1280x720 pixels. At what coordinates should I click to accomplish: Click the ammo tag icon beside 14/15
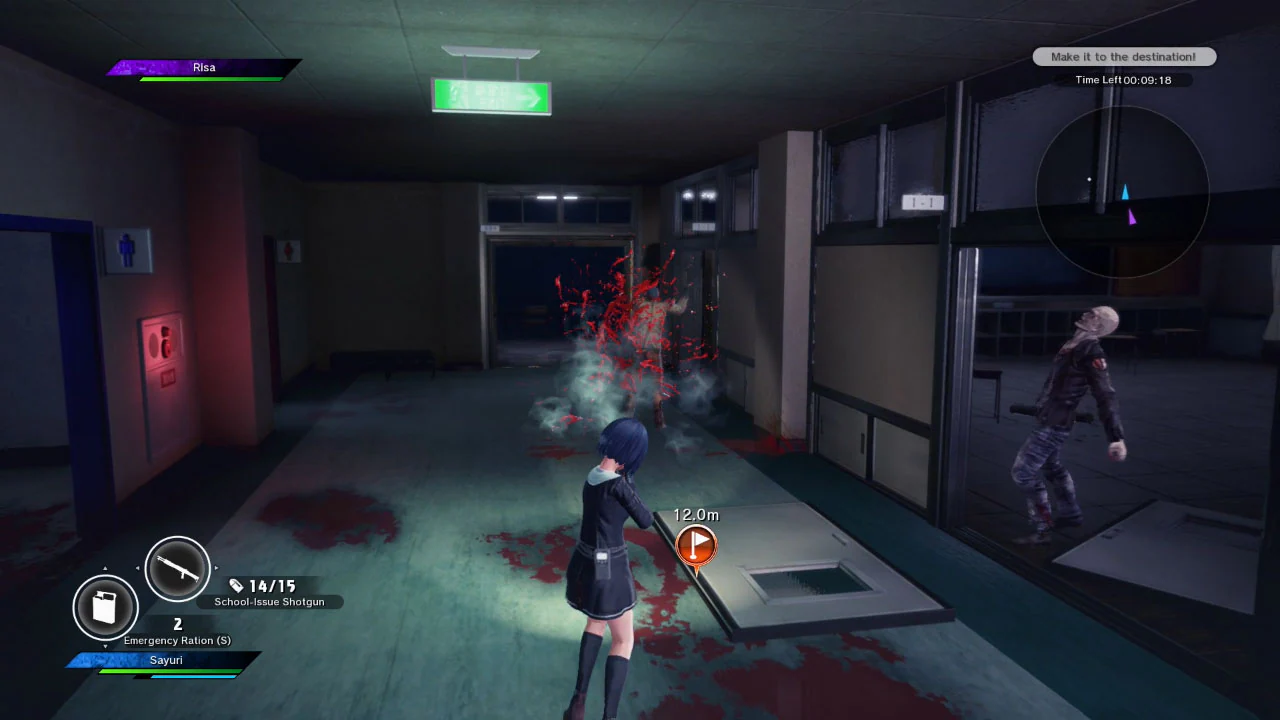(236, 586)
